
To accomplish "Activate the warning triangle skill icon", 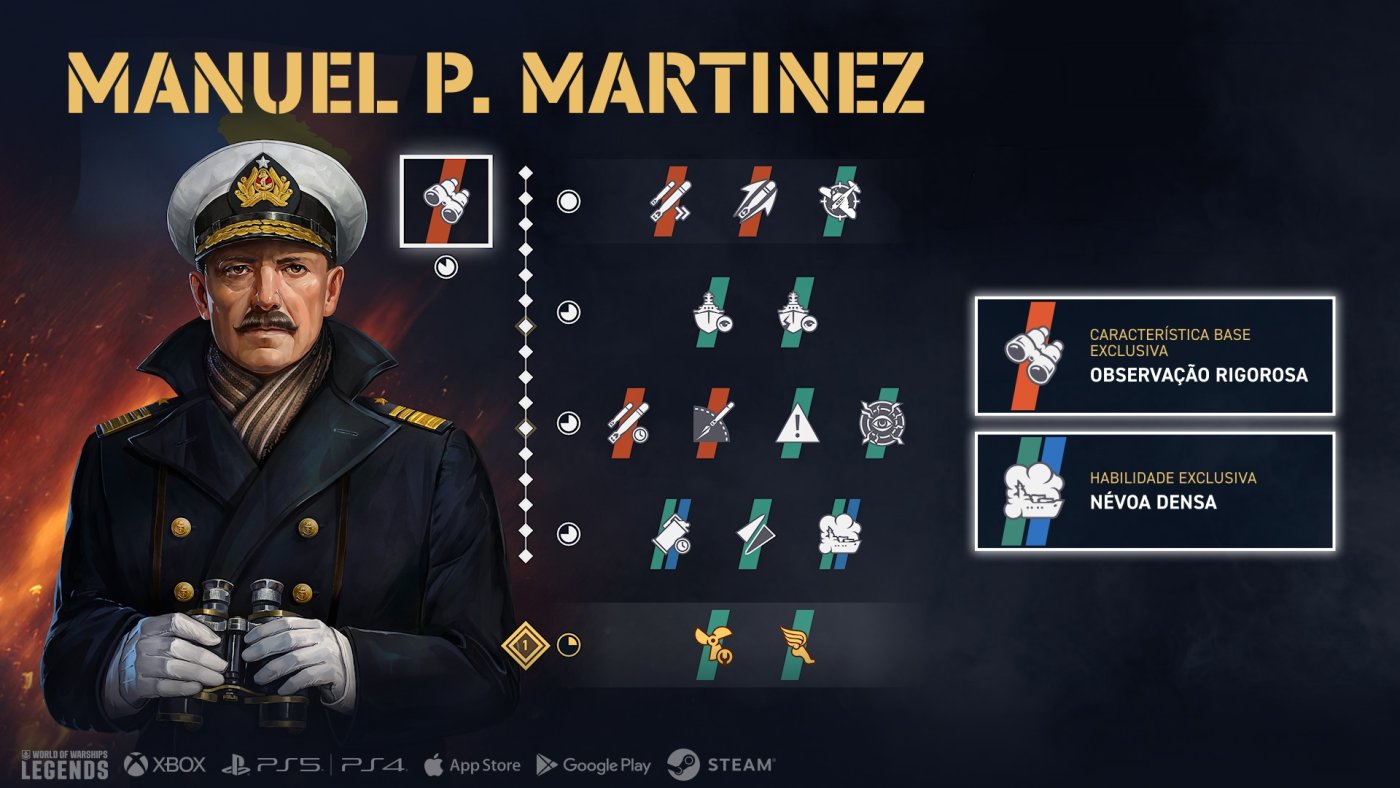I will point(798,424).
